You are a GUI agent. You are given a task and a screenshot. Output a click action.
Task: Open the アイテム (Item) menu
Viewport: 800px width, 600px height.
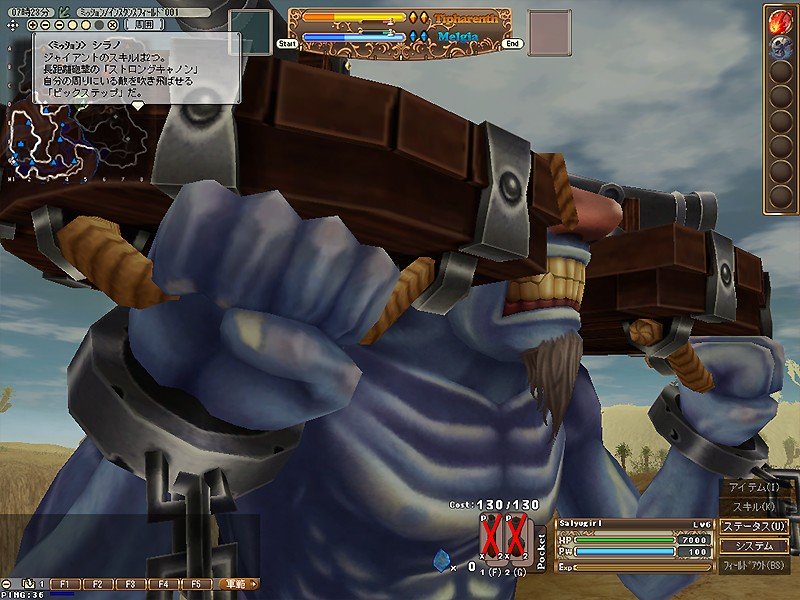click(x=755, y=487)
